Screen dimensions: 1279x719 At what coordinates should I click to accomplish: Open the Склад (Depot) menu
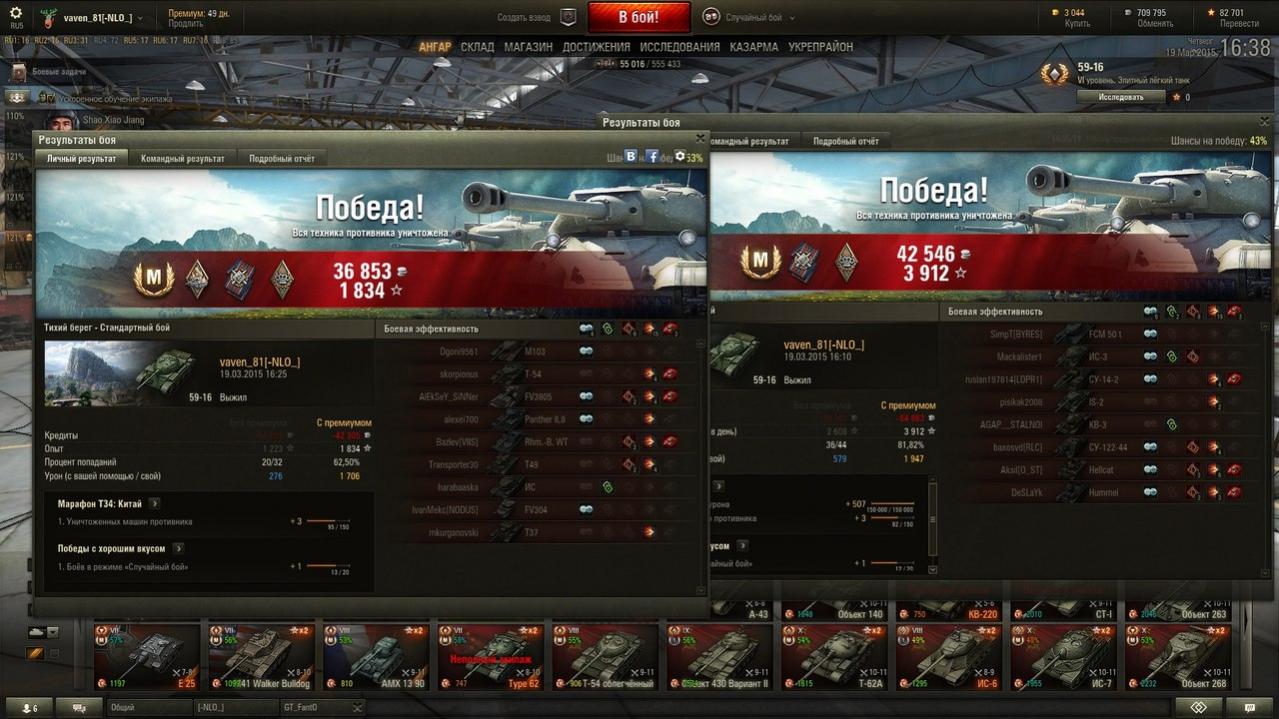(x=477, y=47)
